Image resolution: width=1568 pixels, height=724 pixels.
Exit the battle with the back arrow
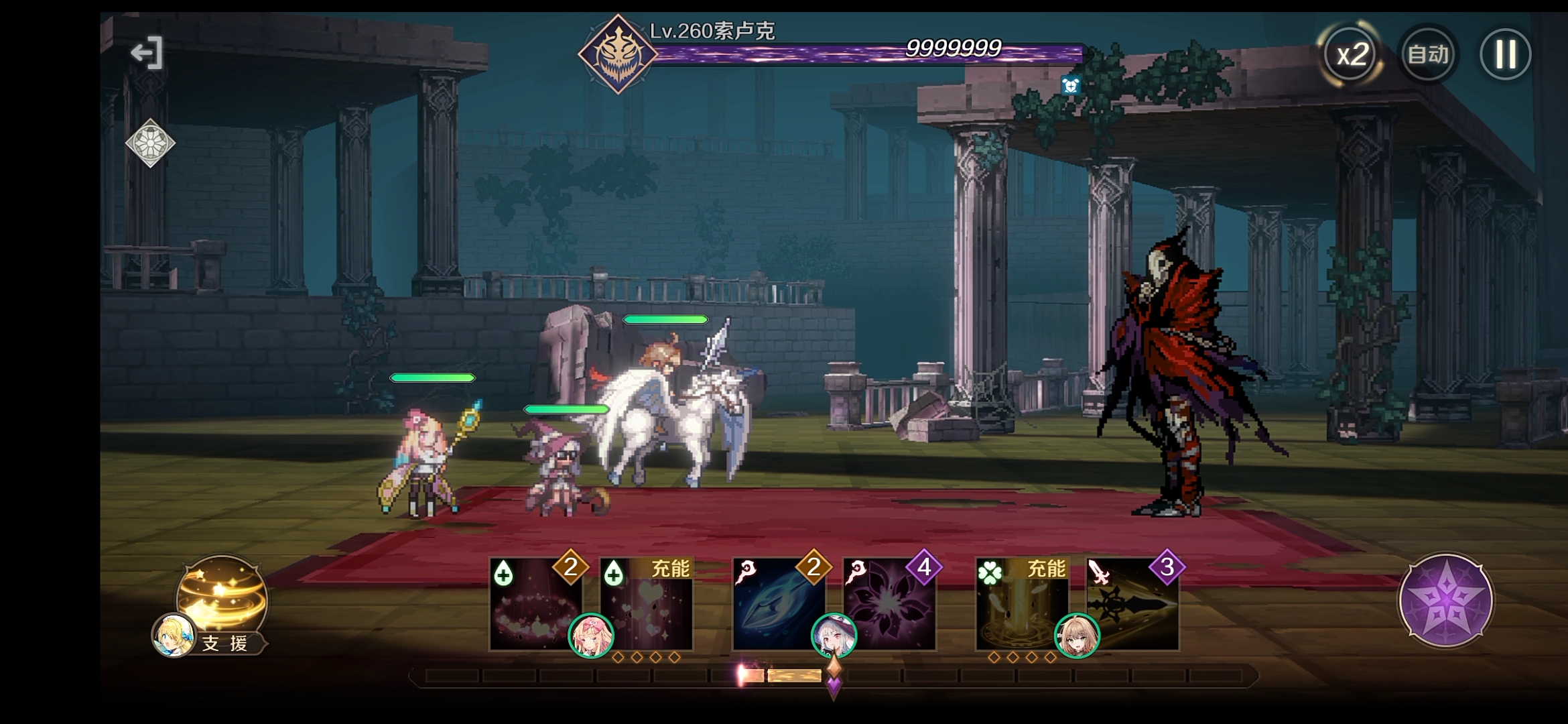pyautogui.click(x=147, y=53)
